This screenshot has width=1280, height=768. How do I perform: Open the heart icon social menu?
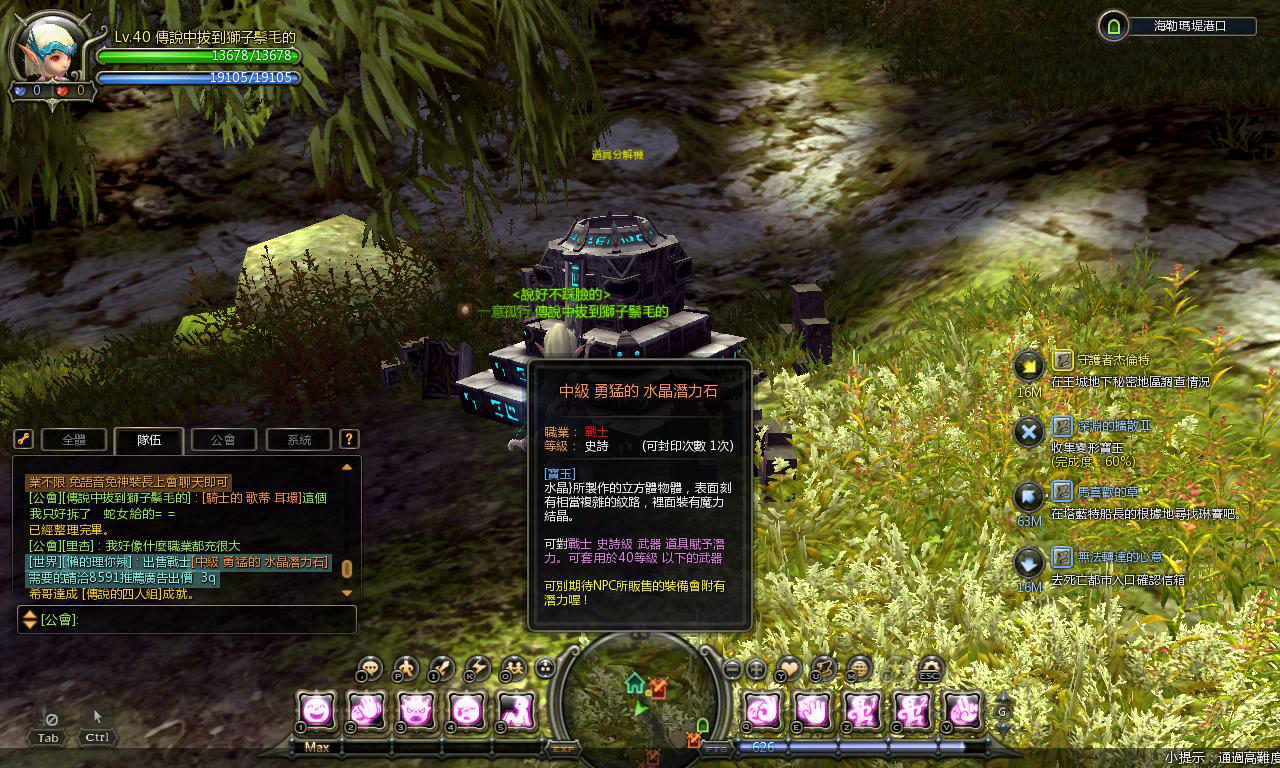click(790, 668)
